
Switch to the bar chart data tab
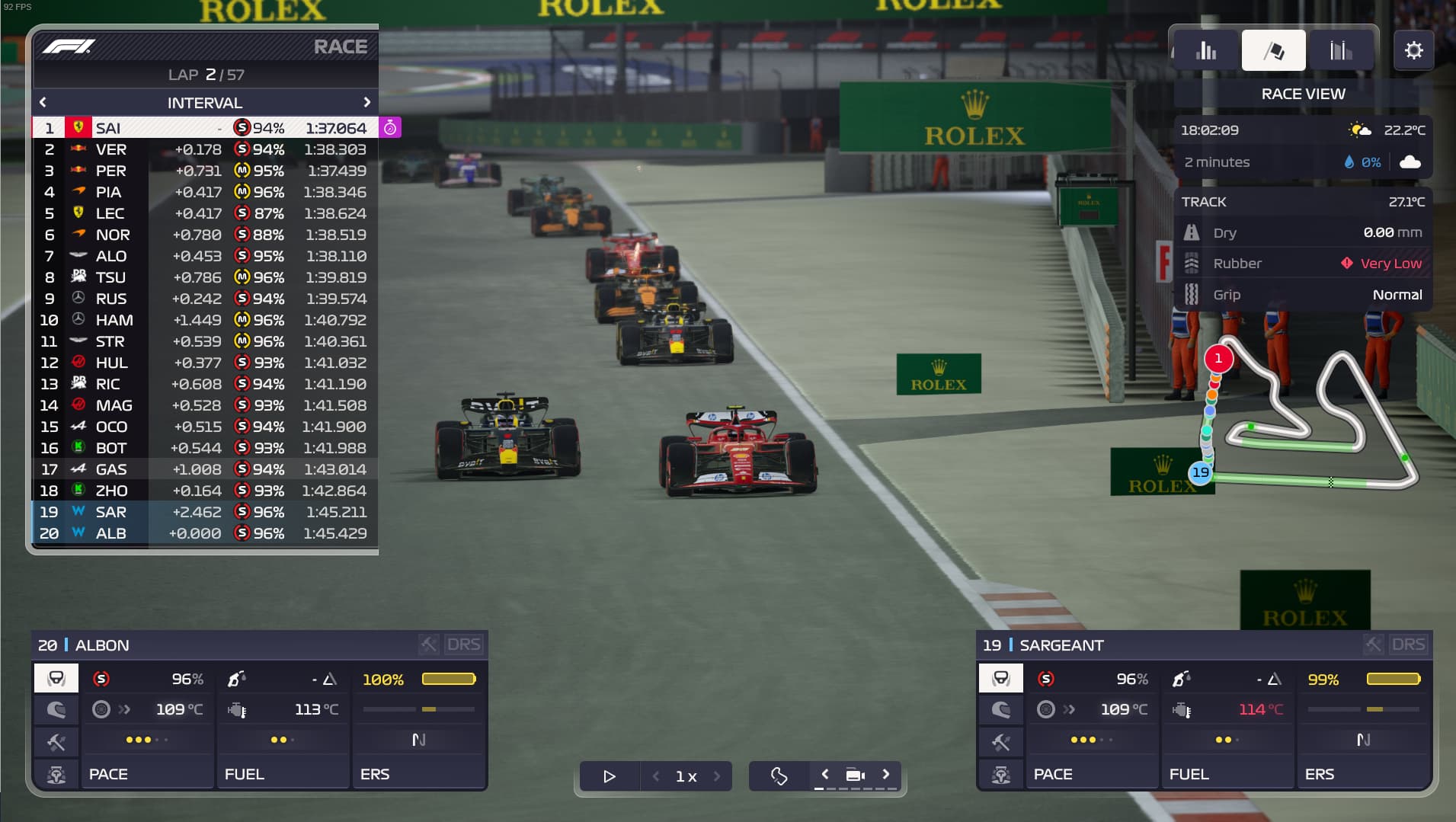(x=1206, y=51)
